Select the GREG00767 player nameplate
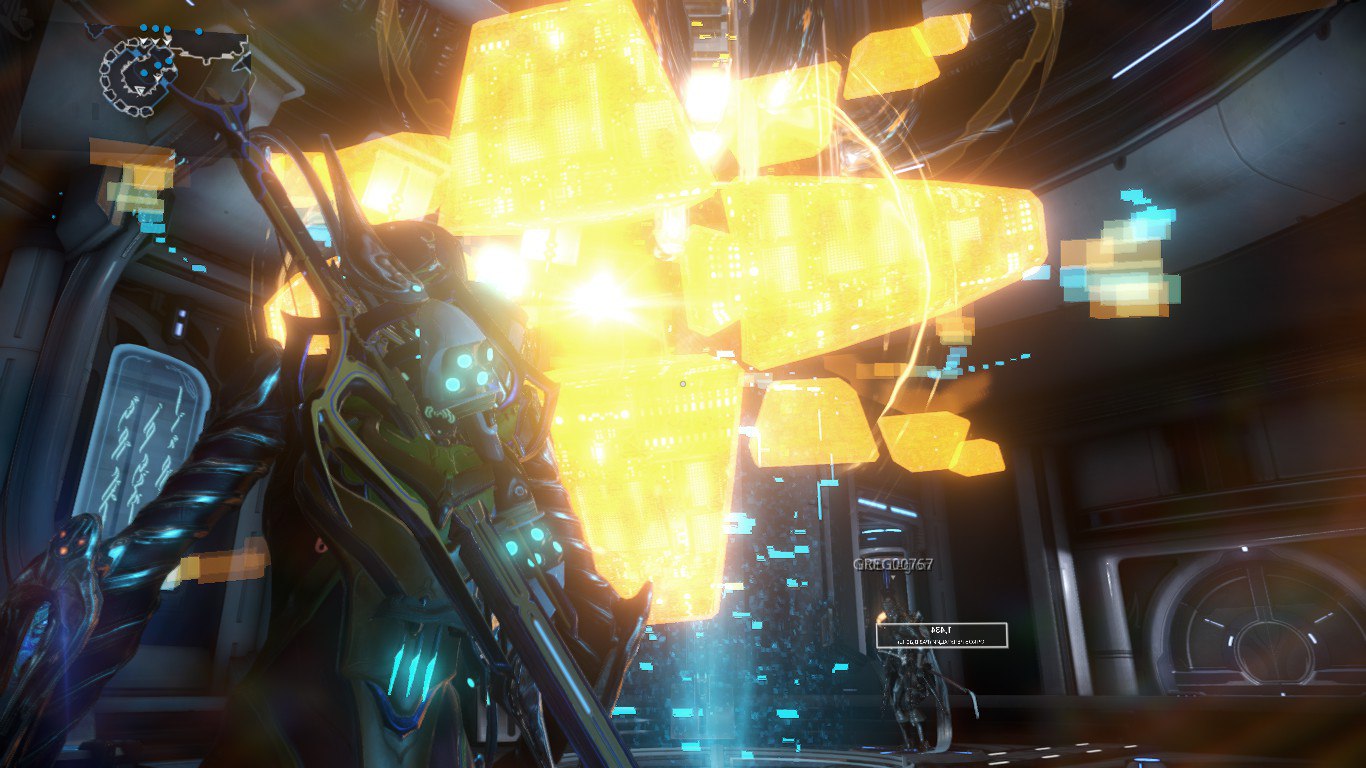Screen dimensions: 1366x768 [x=893, y=565]
